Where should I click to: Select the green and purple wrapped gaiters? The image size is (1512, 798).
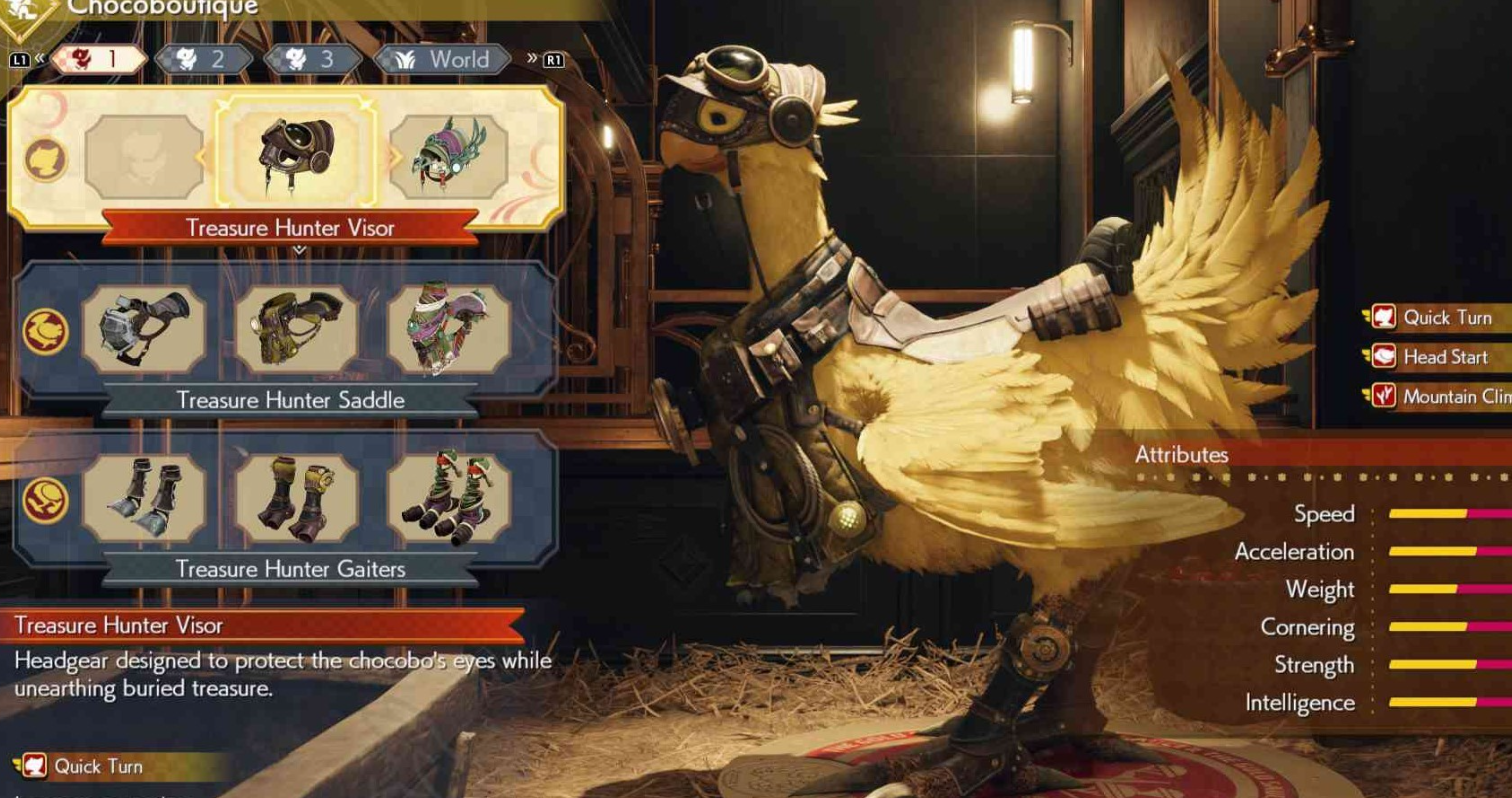click(448, 498)
